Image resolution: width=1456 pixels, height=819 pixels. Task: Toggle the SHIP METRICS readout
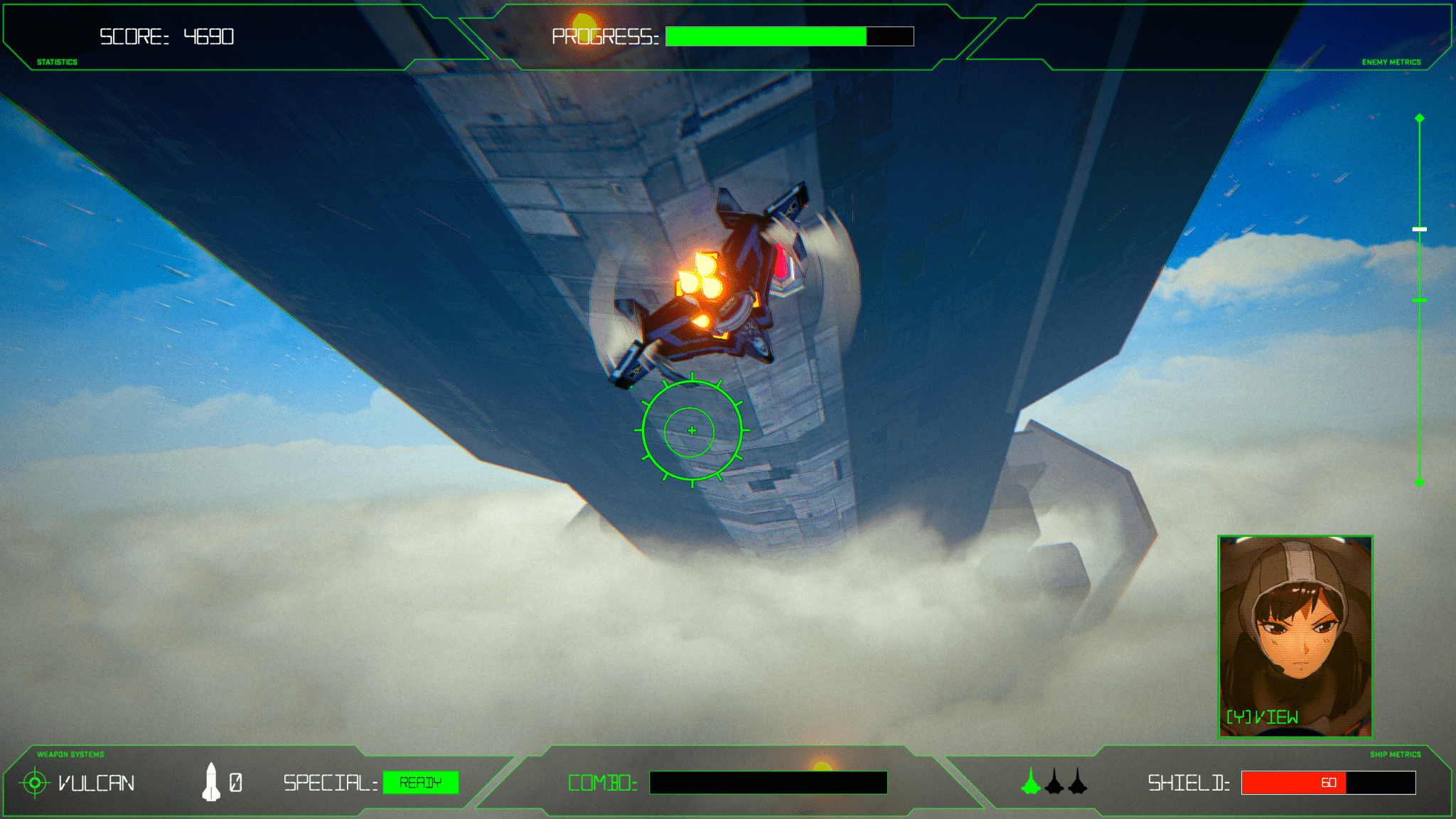tap(1397, 755)
